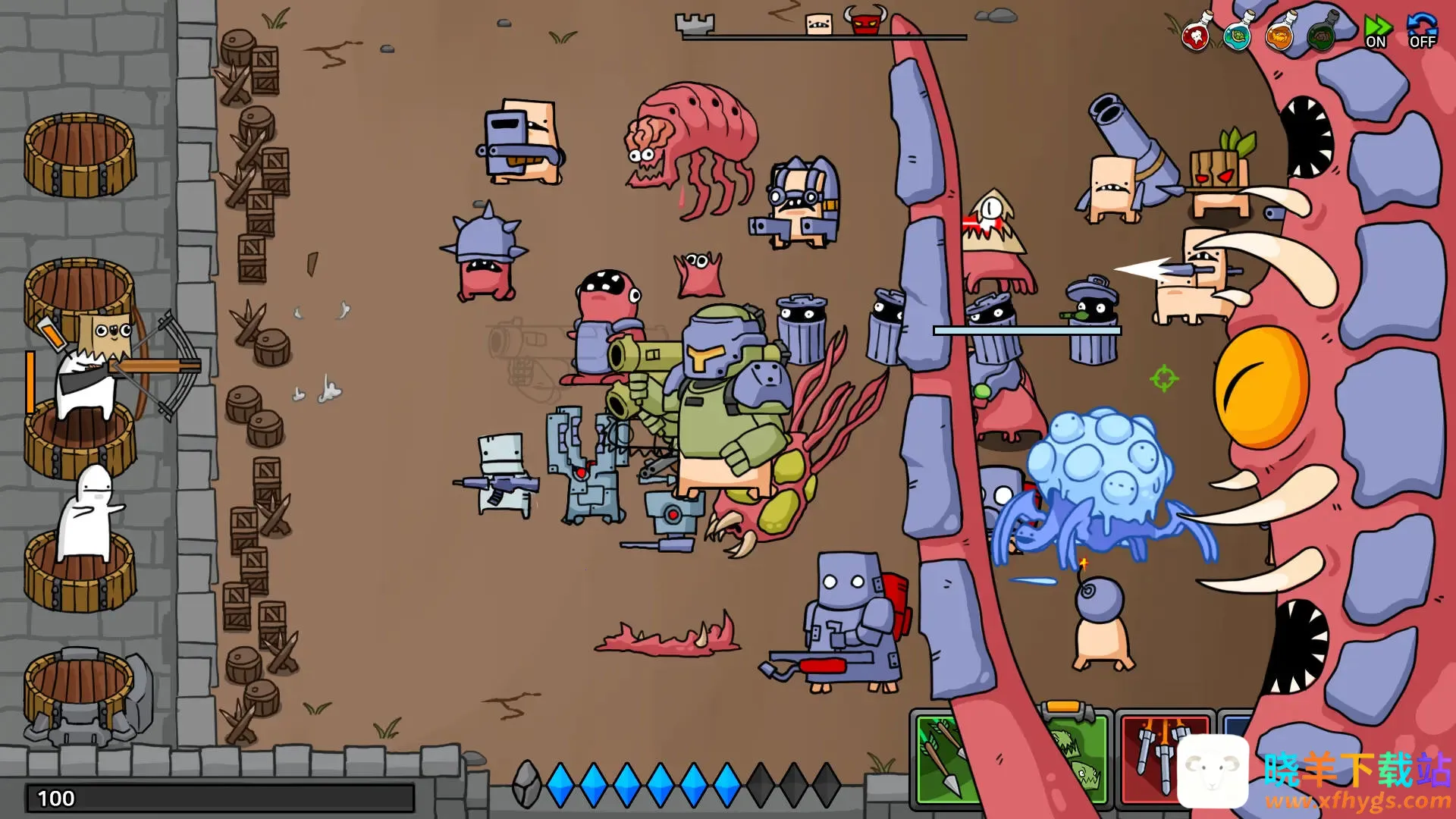1456x819 pixels.
Task: Toggle the fast-forward speed button
Action: tap(1376, 32)
